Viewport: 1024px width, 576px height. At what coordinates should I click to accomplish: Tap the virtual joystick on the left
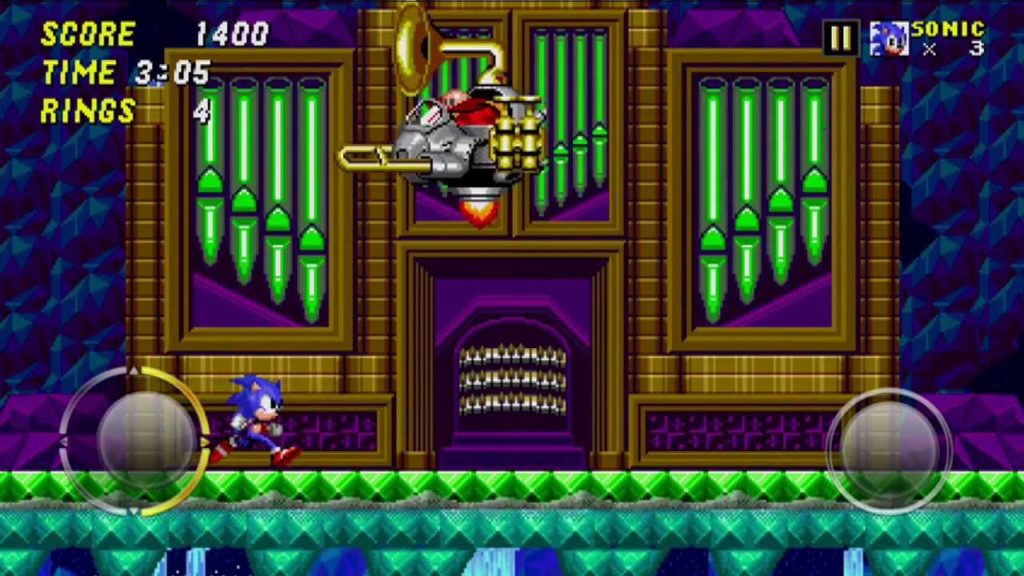pyautogui.click(x=136, y=441)
